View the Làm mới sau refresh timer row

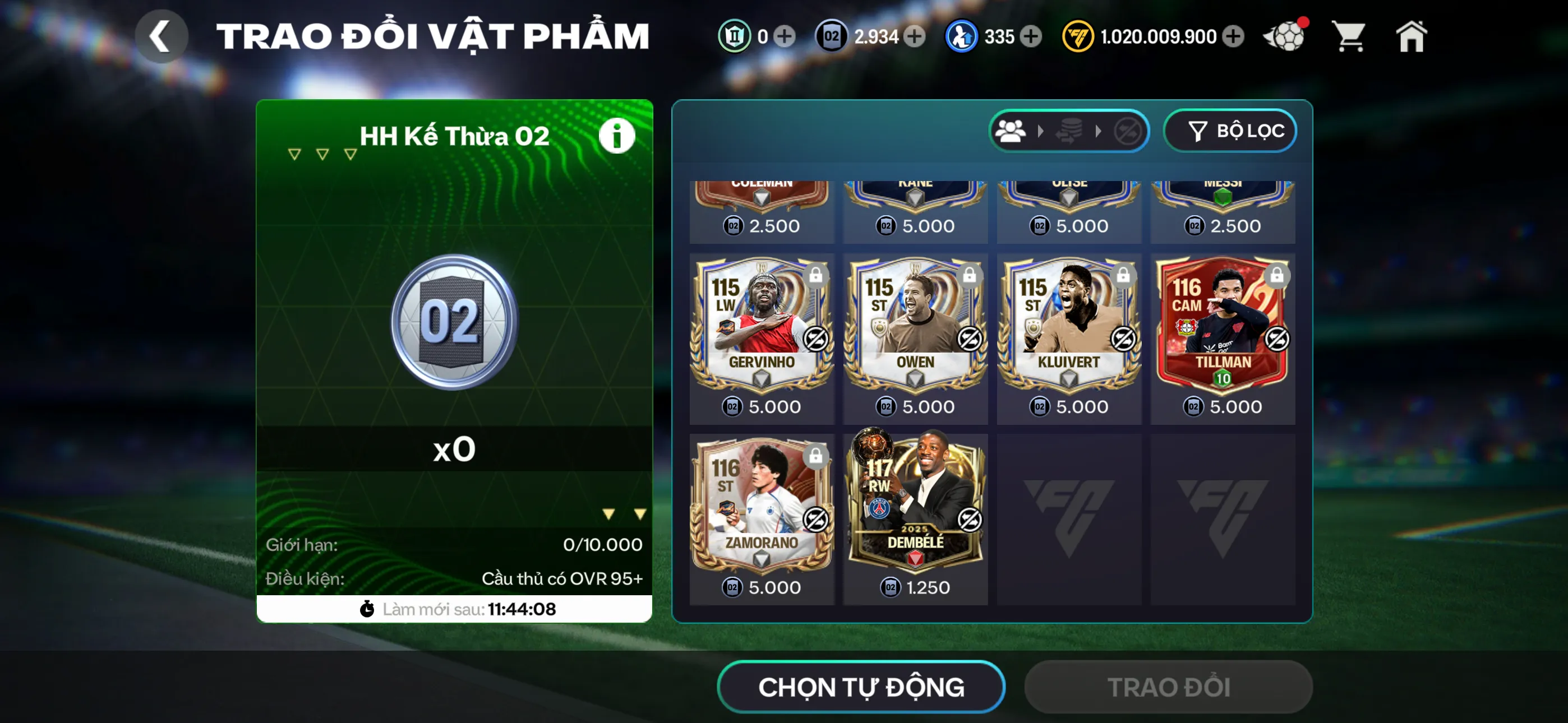(454, 609)
